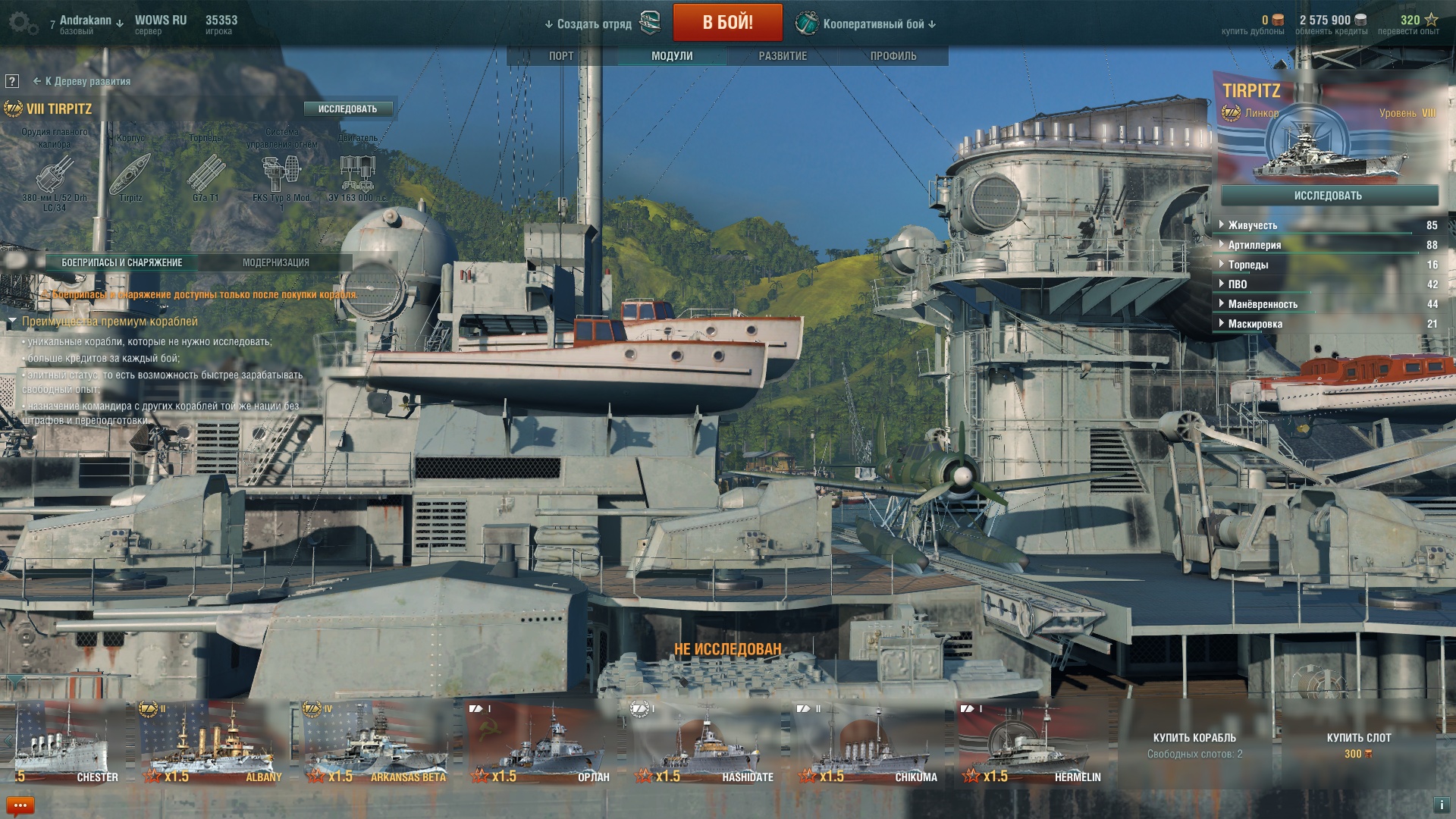
Task: Expand the Артиллерия stat row
Action: click(1254, 245)
